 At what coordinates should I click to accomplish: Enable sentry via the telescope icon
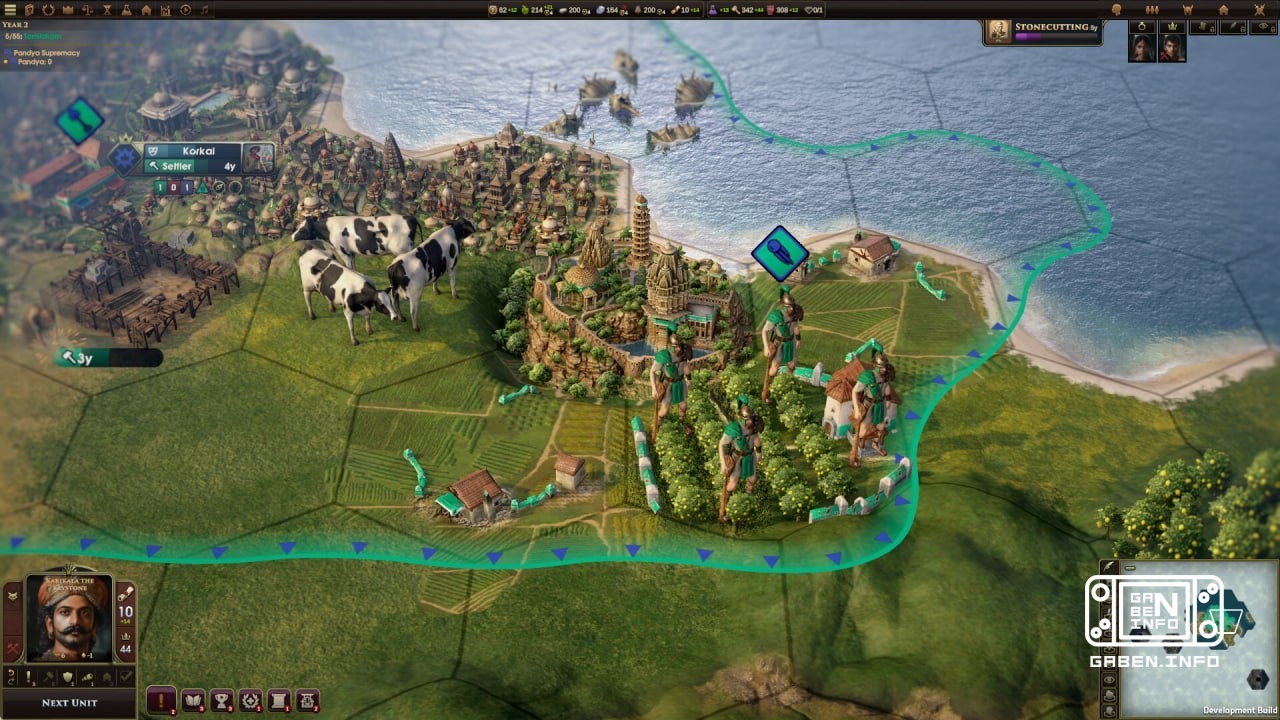point(88,677)
